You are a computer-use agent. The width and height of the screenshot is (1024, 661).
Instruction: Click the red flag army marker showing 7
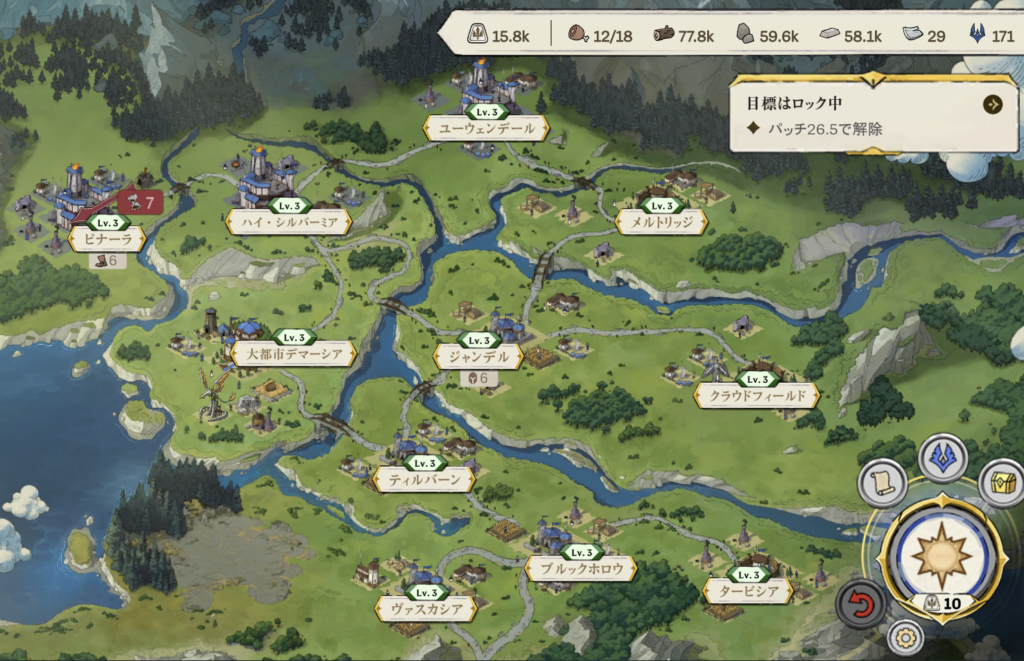(x=140, y=203)
